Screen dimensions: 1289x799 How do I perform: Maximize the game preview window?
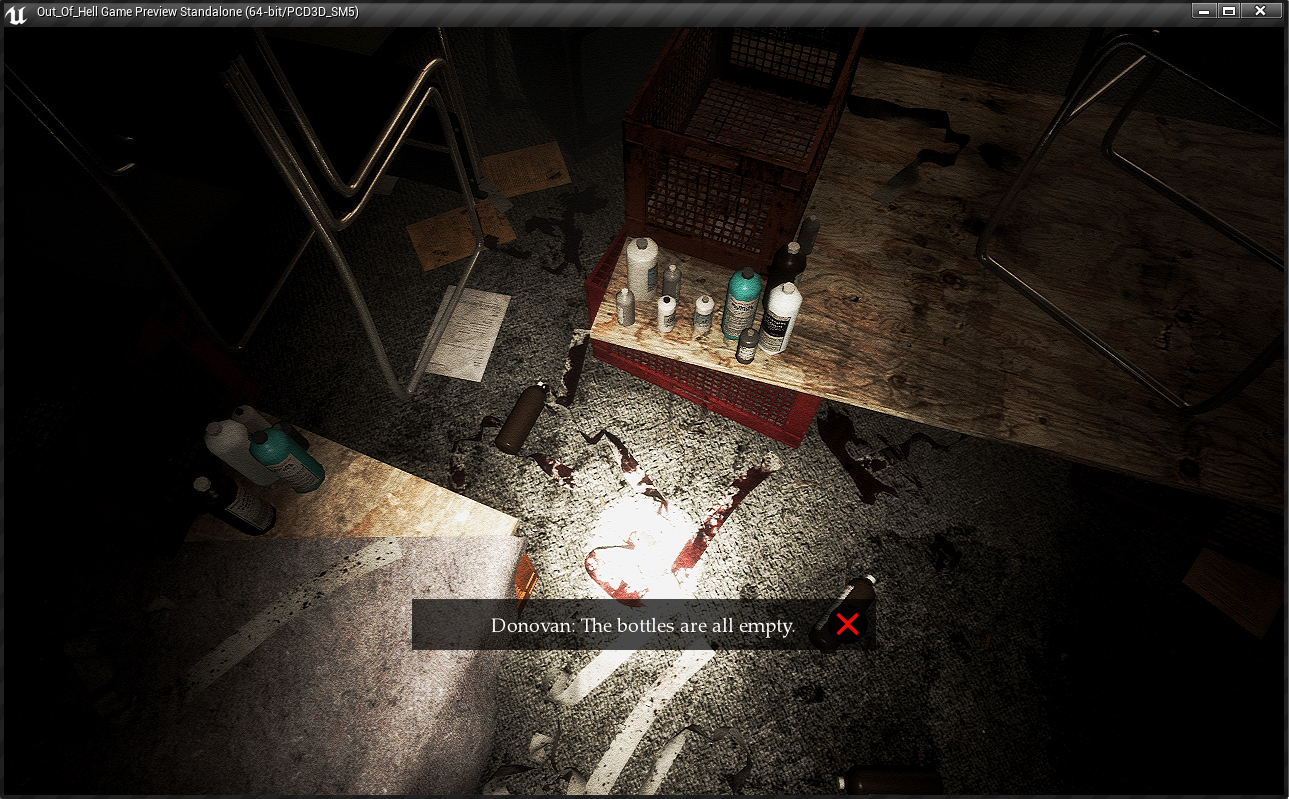point(1229,11)
